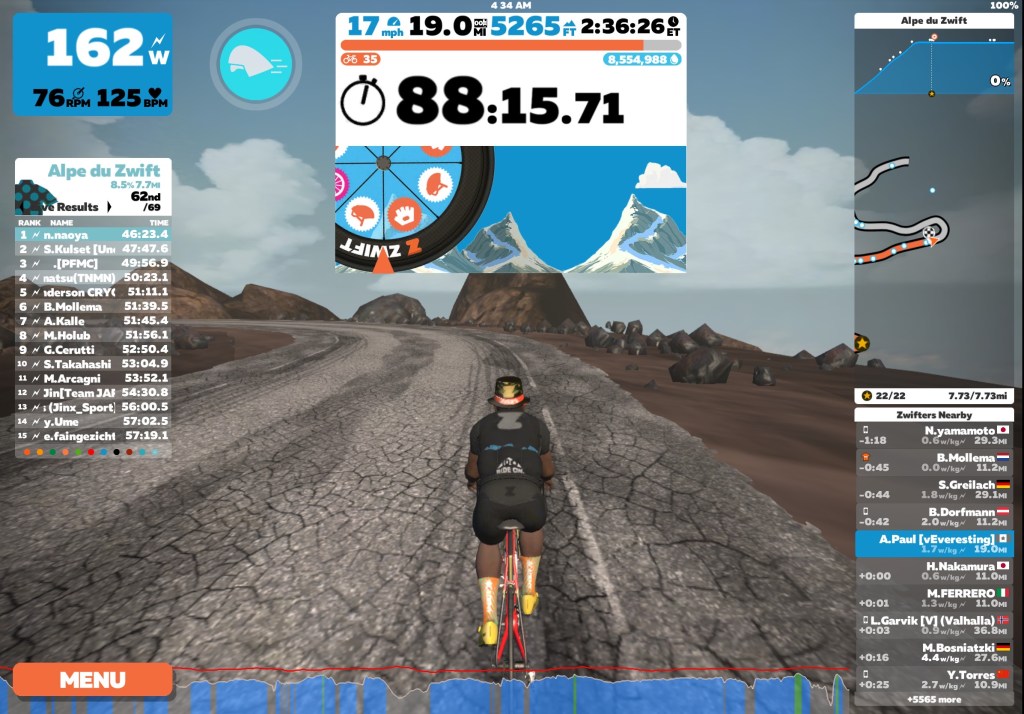
Task: Select B.Dorfmann in the riders list
Action: [x=934, y=516]
